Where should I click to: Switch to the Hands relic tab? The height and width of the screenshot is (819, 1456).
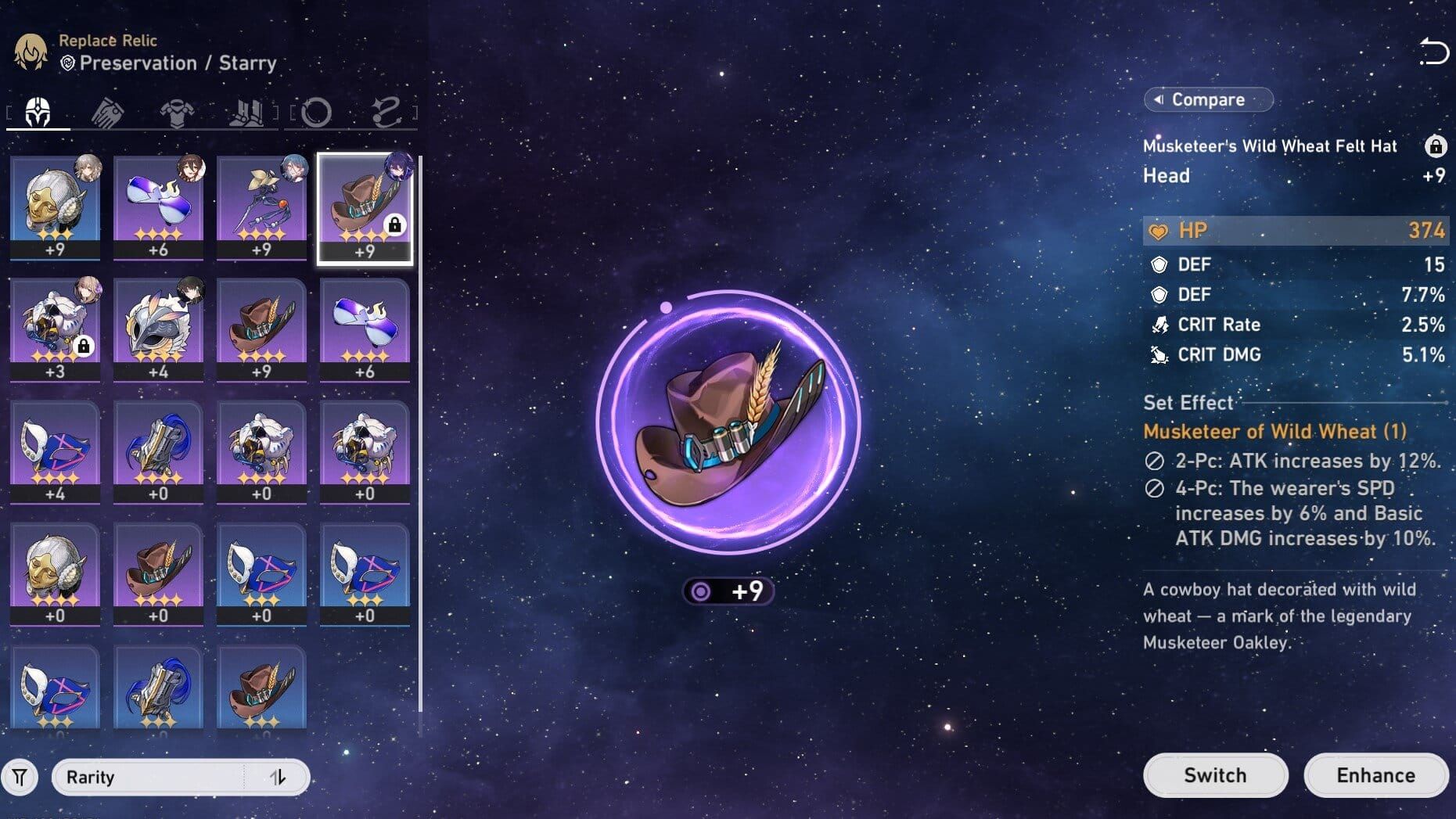[107, 113]
